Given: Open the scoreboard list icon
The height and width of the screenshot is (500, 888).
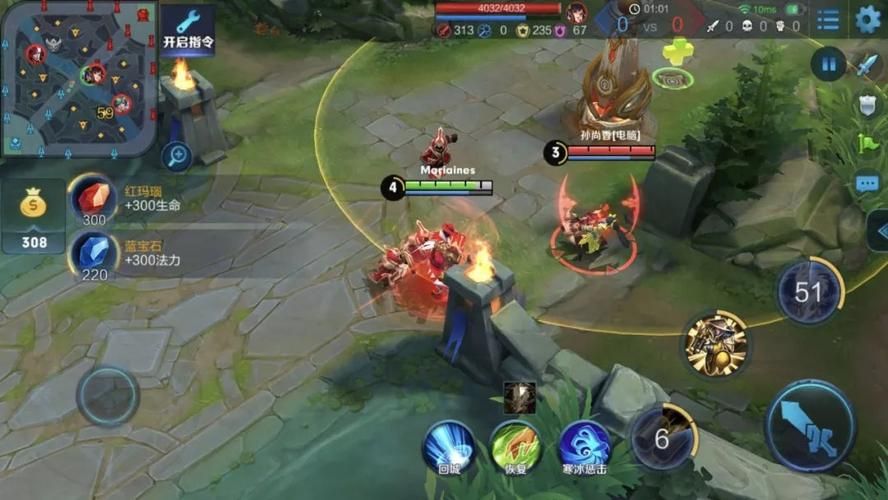Looking at the screenshot, I should coord(828,19).
